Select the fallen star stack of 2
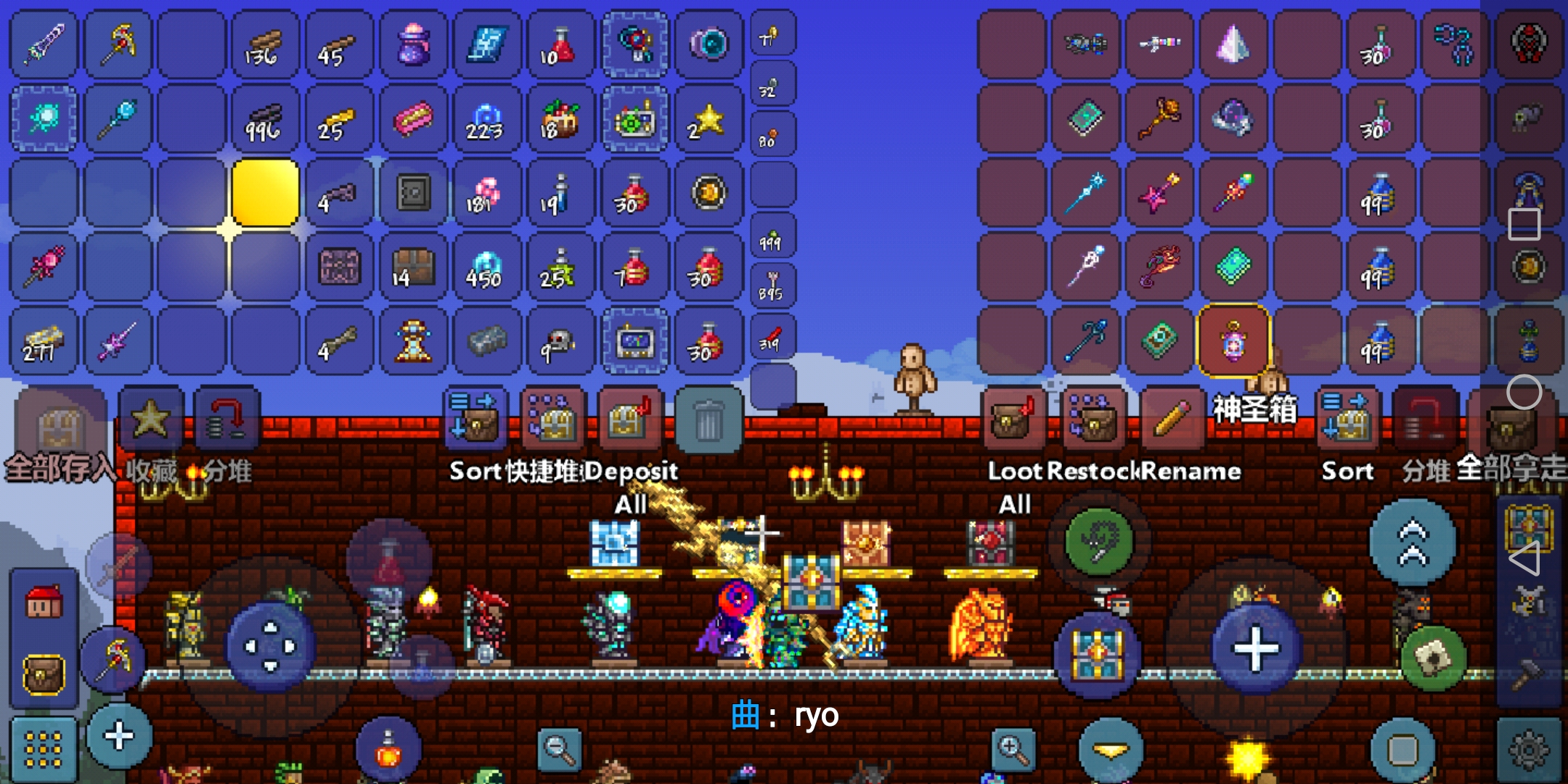This screenshot has width=1568, height=784. tap(708, 120)
